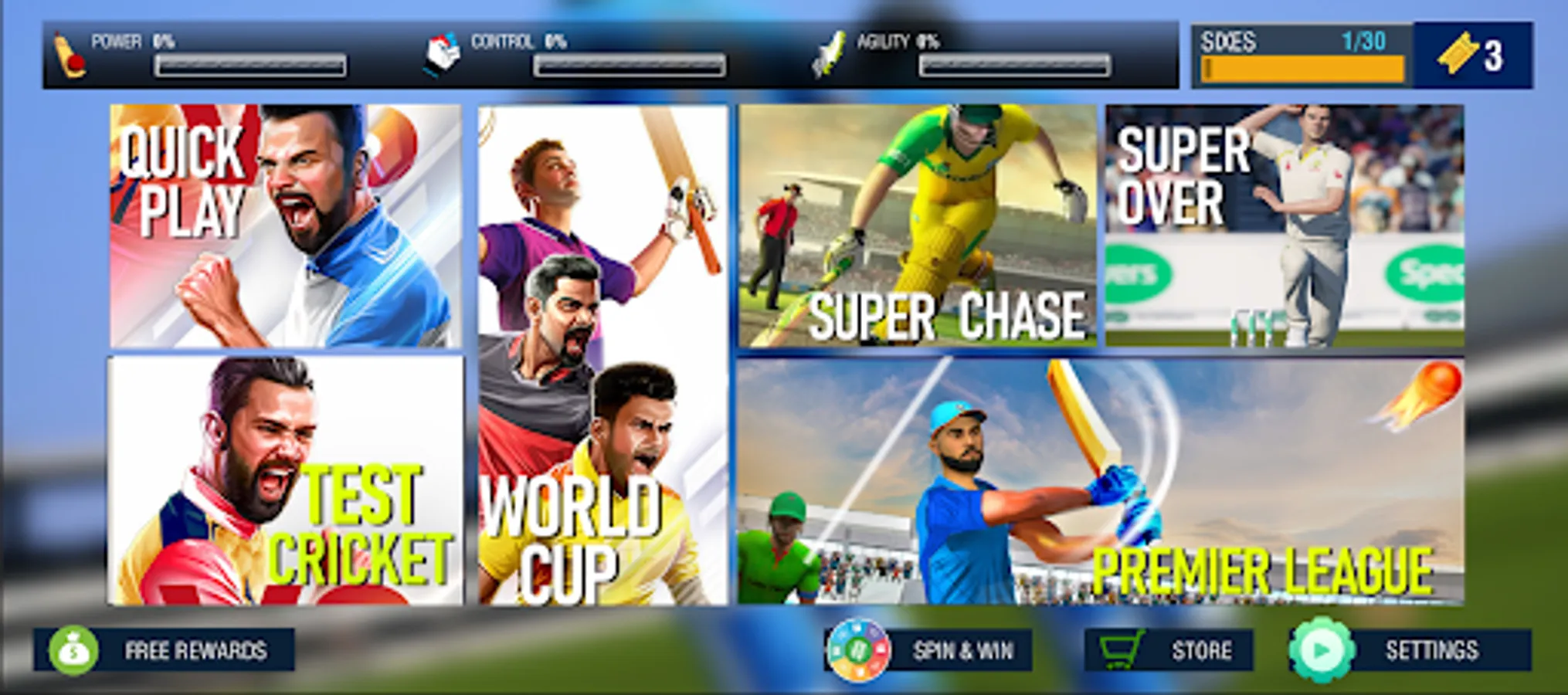Screen dimensions: 1568x695
Task: Click the wicket Control icon
Action: click(440, 54)
